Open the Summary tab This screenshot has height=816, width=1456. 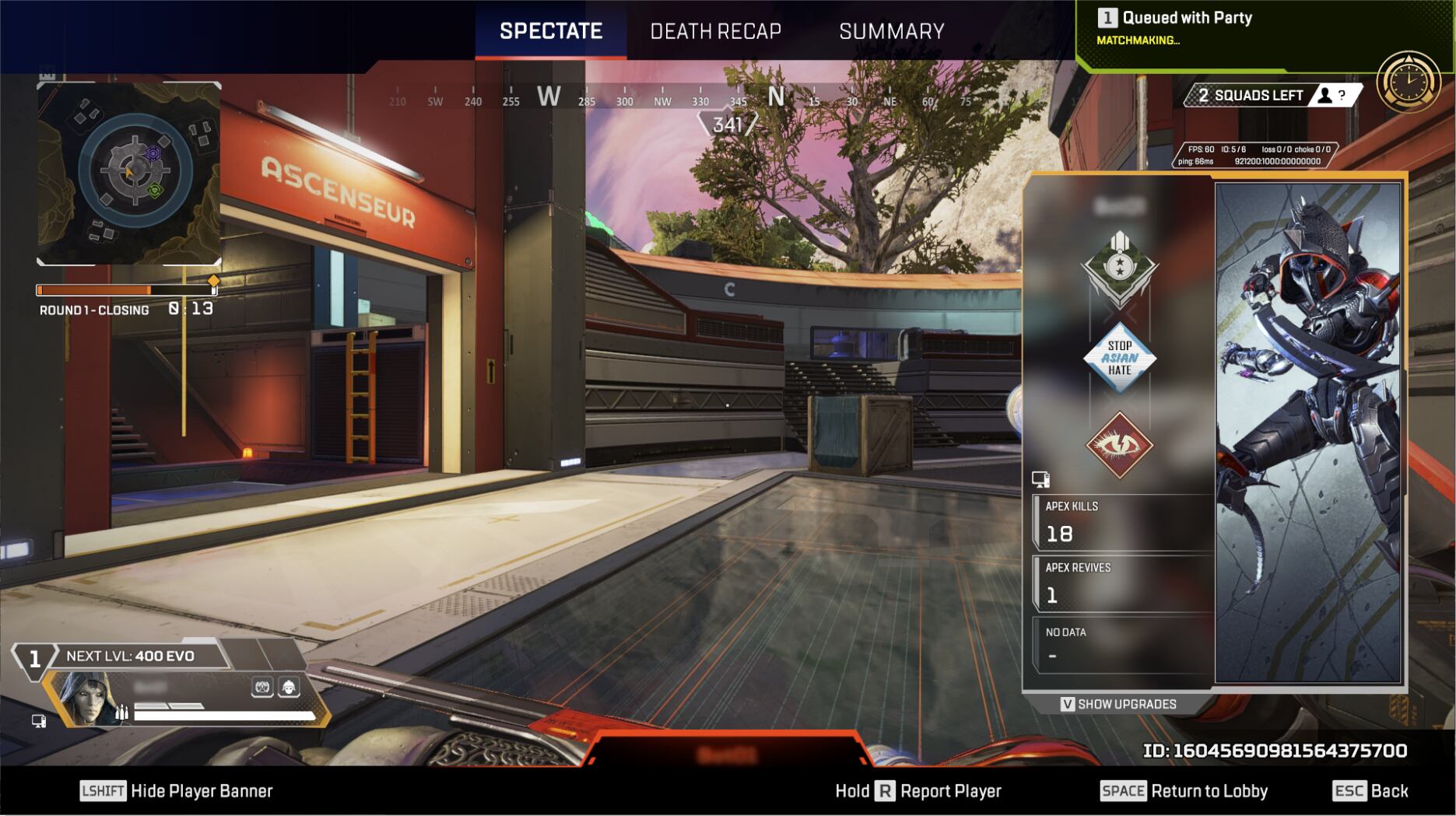891,31
